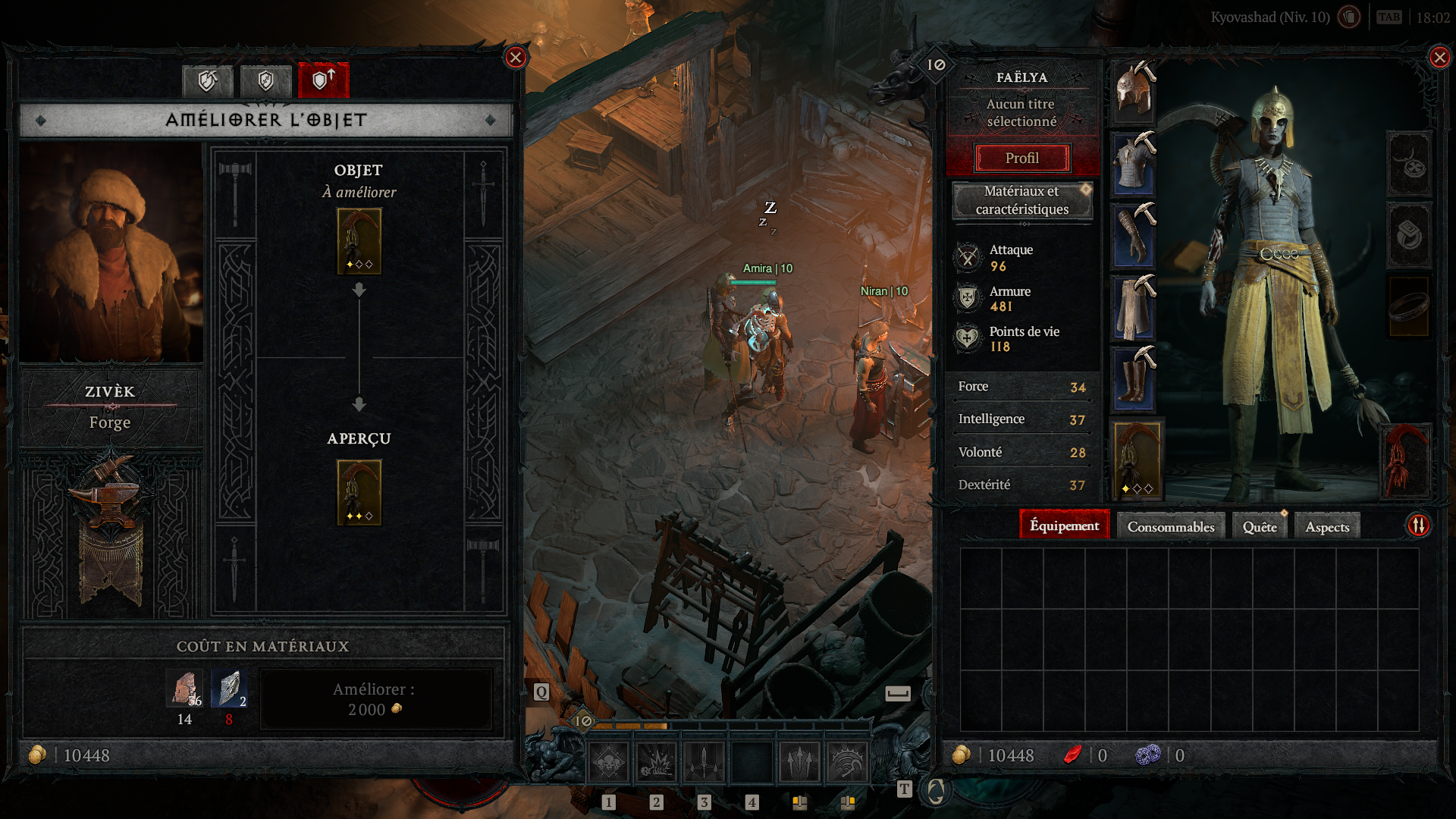Show Matériaux et caractéristiques

[1021, 200]
